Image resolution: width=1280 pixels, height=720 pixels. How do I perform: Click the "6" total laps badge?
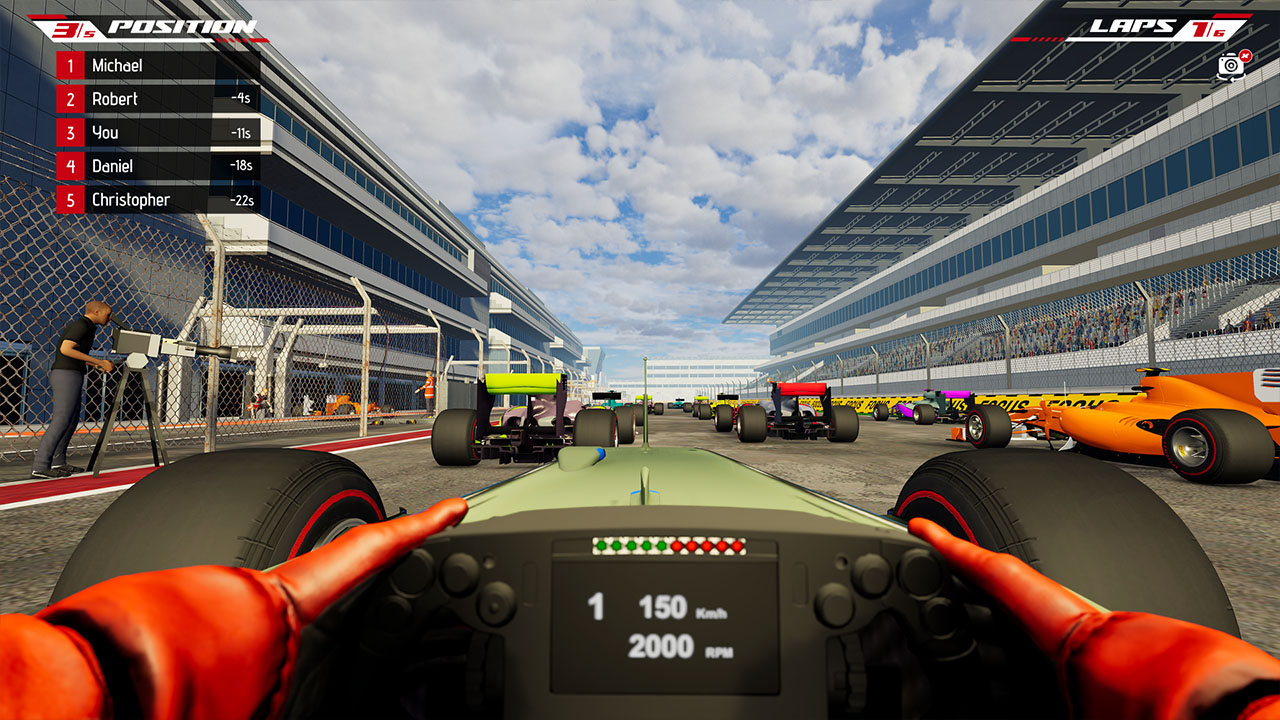click(1219, 32)
